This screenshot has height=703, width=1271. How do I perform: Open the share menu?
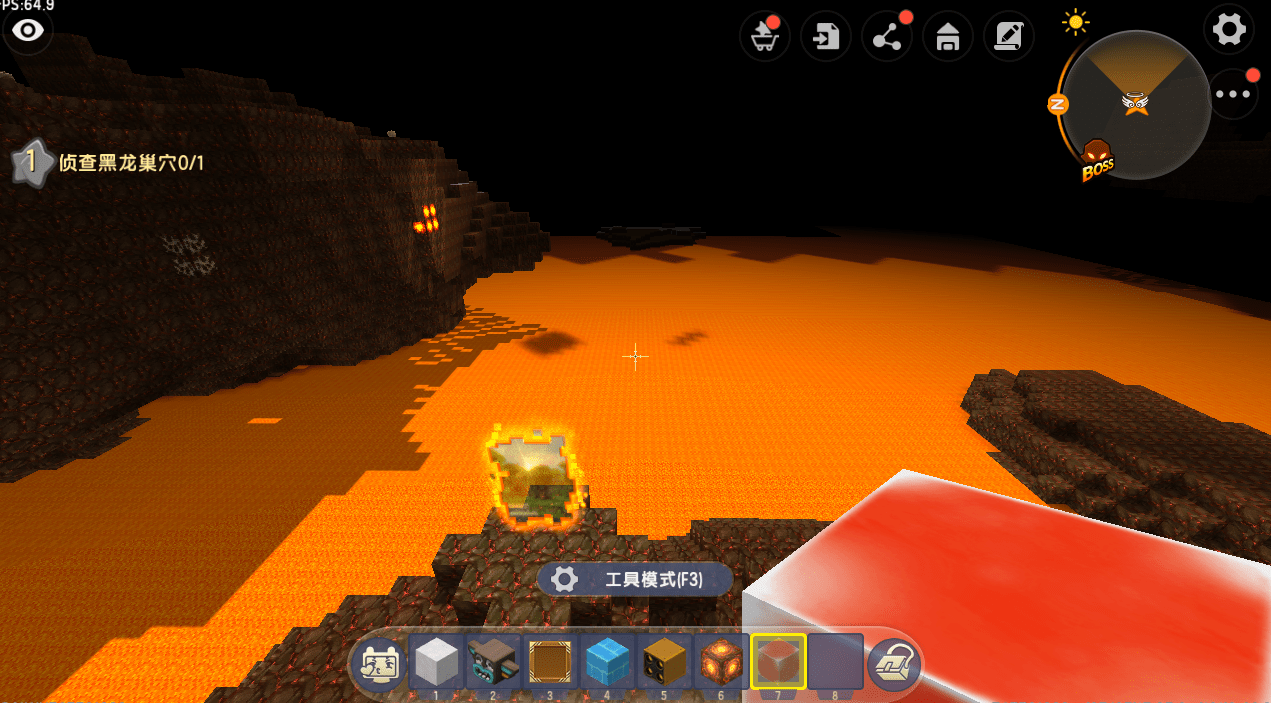[x=887, y=38]
